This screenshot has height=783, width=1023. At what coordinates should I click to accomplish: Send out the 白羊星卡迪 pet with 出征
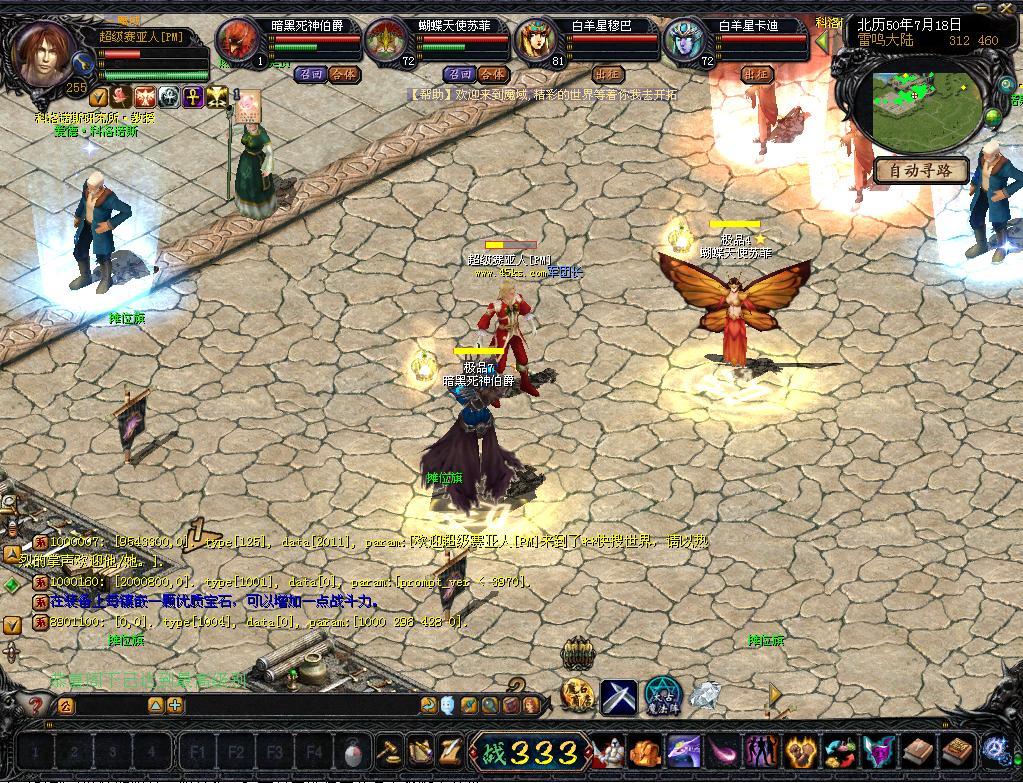(x=757, y=74)
